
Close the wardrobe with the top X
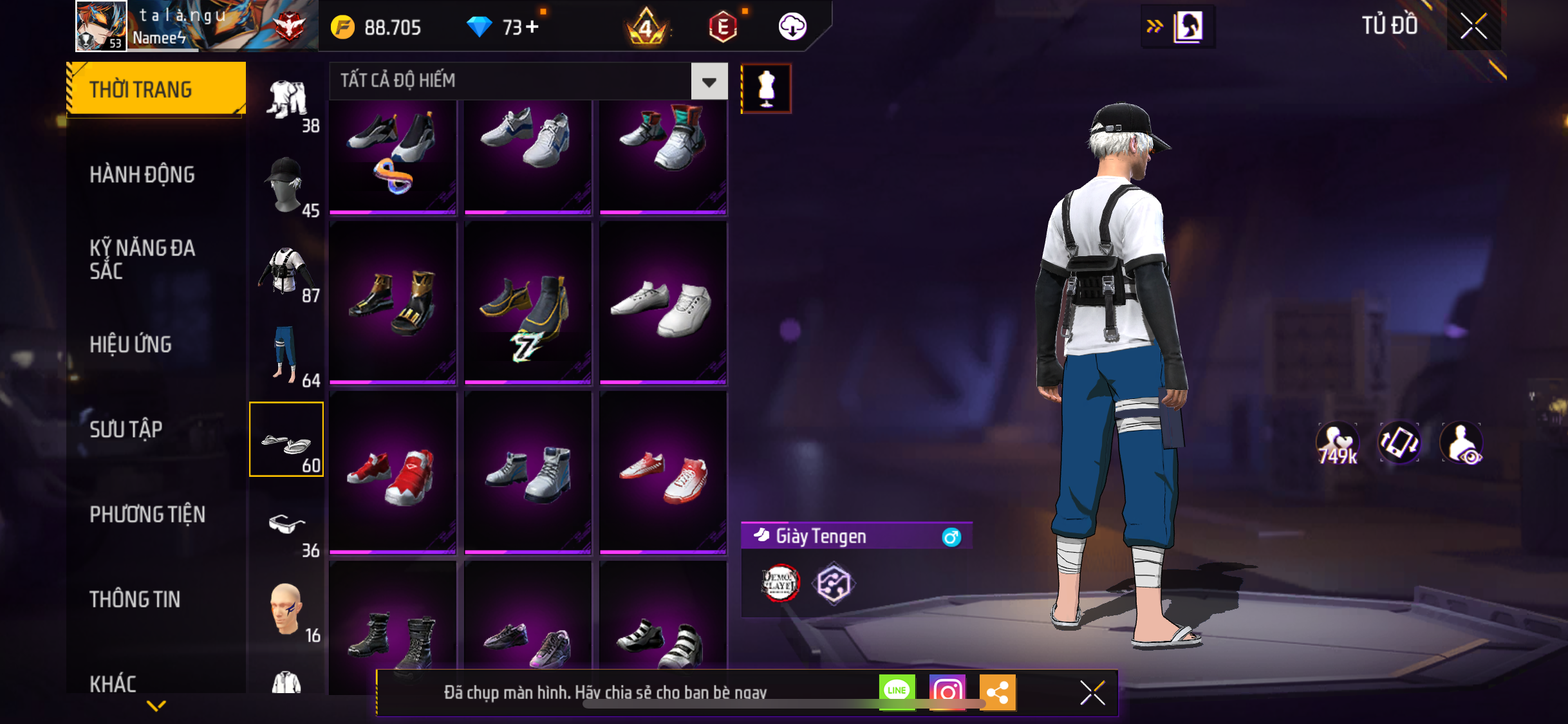click(1473, 26)
